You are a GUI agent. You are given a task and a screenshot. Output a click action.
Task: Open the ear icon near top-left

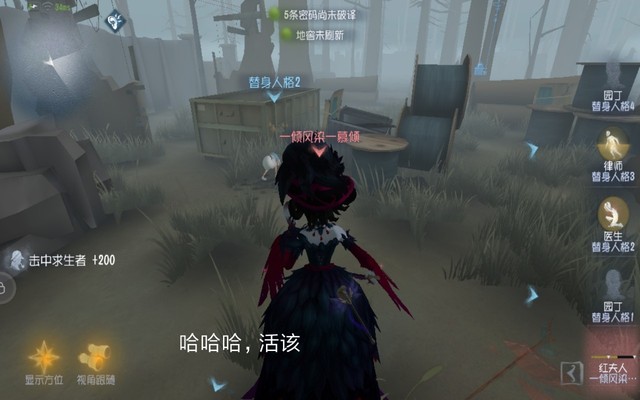coord(115,19)
